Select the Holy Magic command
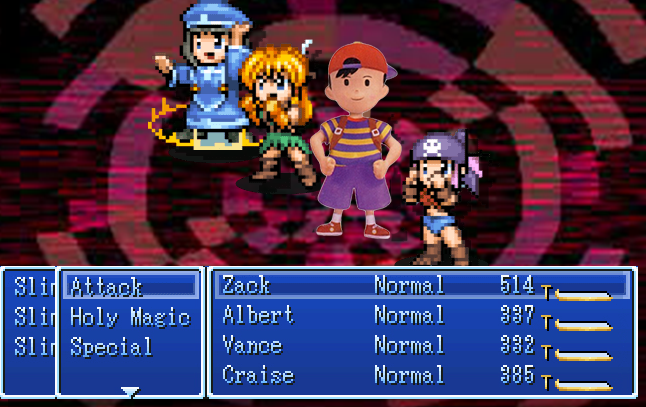 pos(129,318)
